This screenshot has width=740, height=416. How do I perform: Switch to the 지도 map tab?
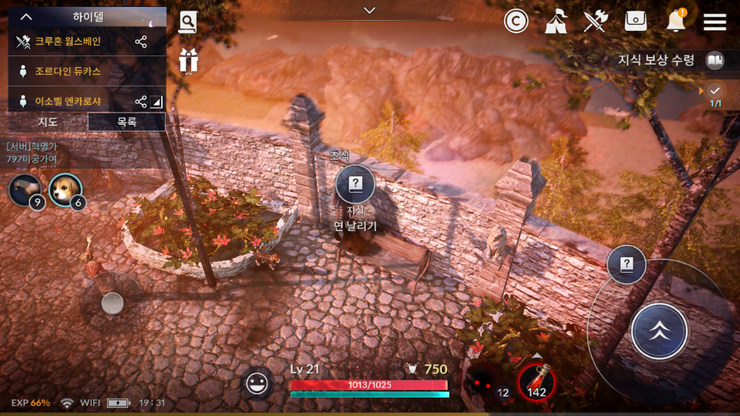click(47, 122)
